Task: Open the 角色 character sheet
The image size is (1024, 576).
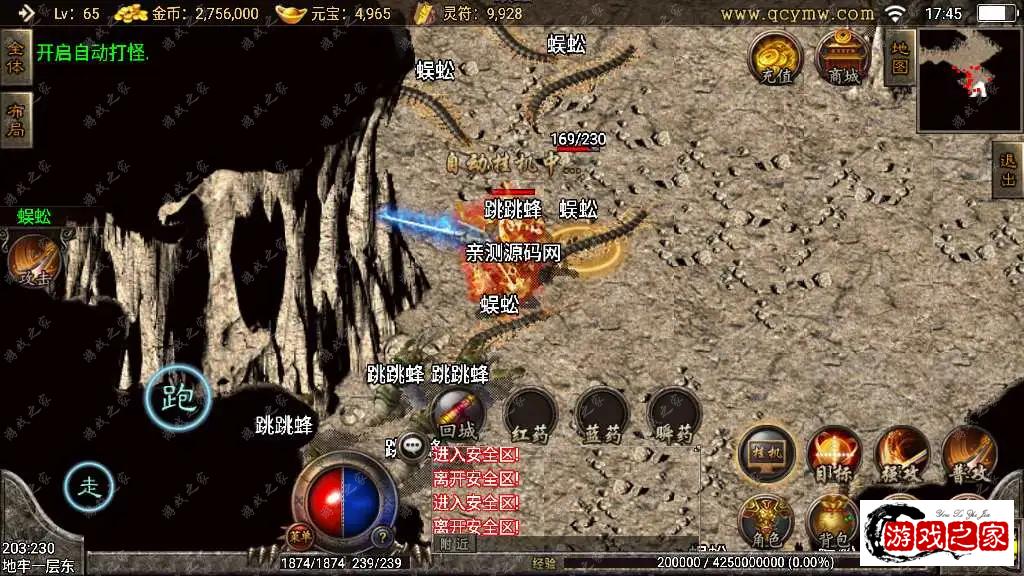Action: [766, 521]
